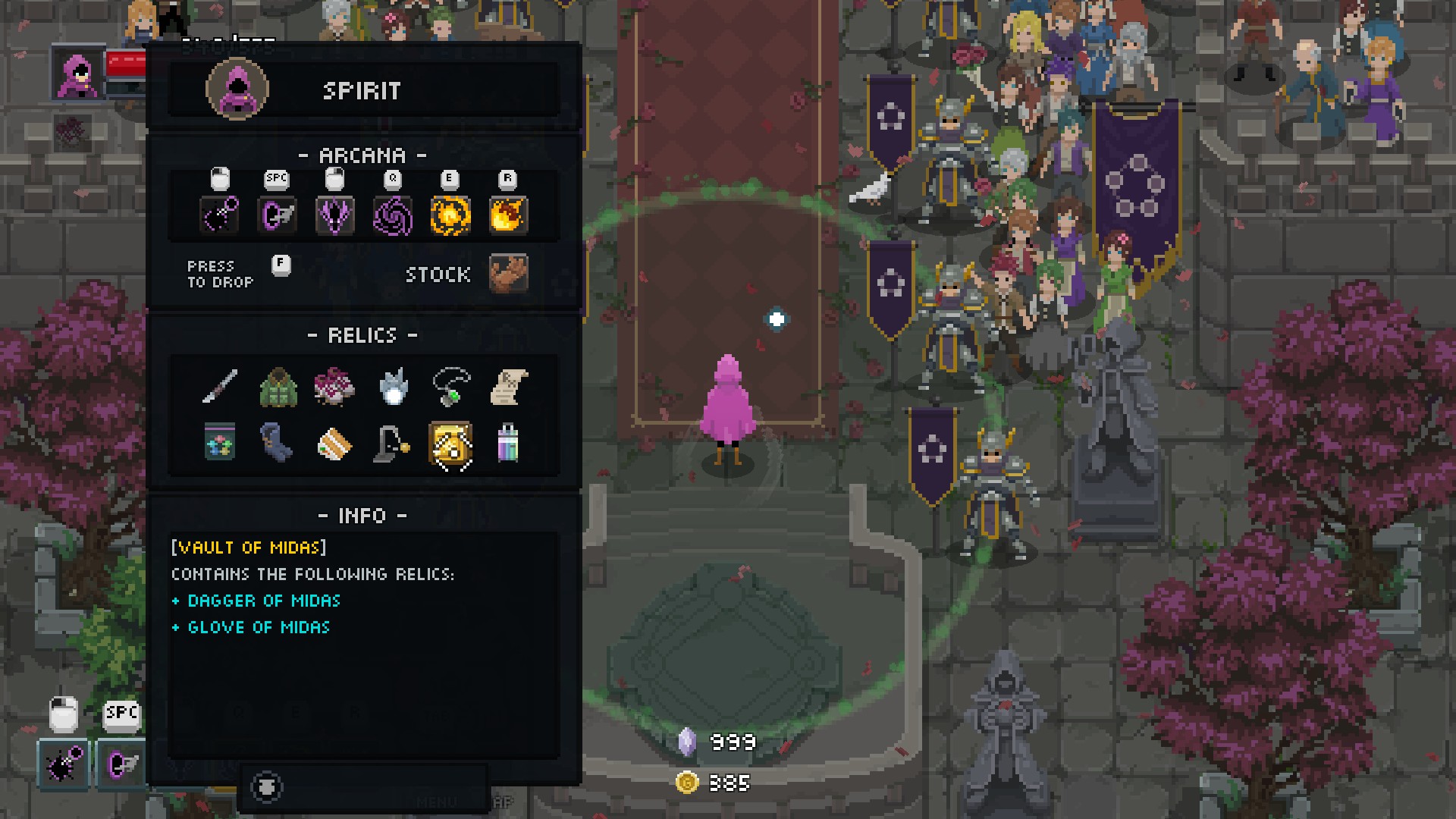Select the green gem amulet relic
Image resolution: width=1456 pixels, height=819 pixels.
[450, 387]
